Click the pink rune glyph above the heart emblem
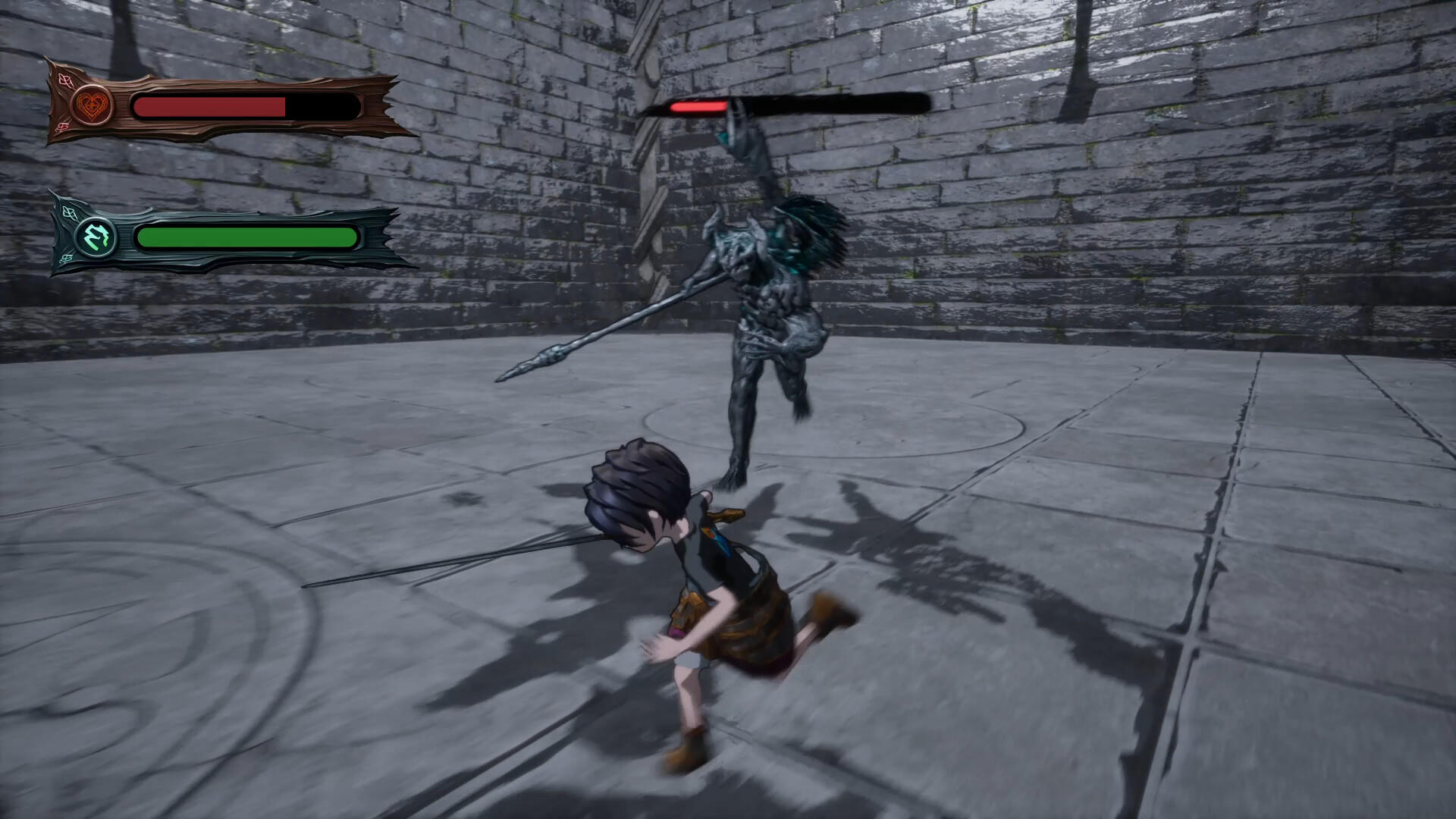The image size is (1456, 819). click(x=65, y=80)
